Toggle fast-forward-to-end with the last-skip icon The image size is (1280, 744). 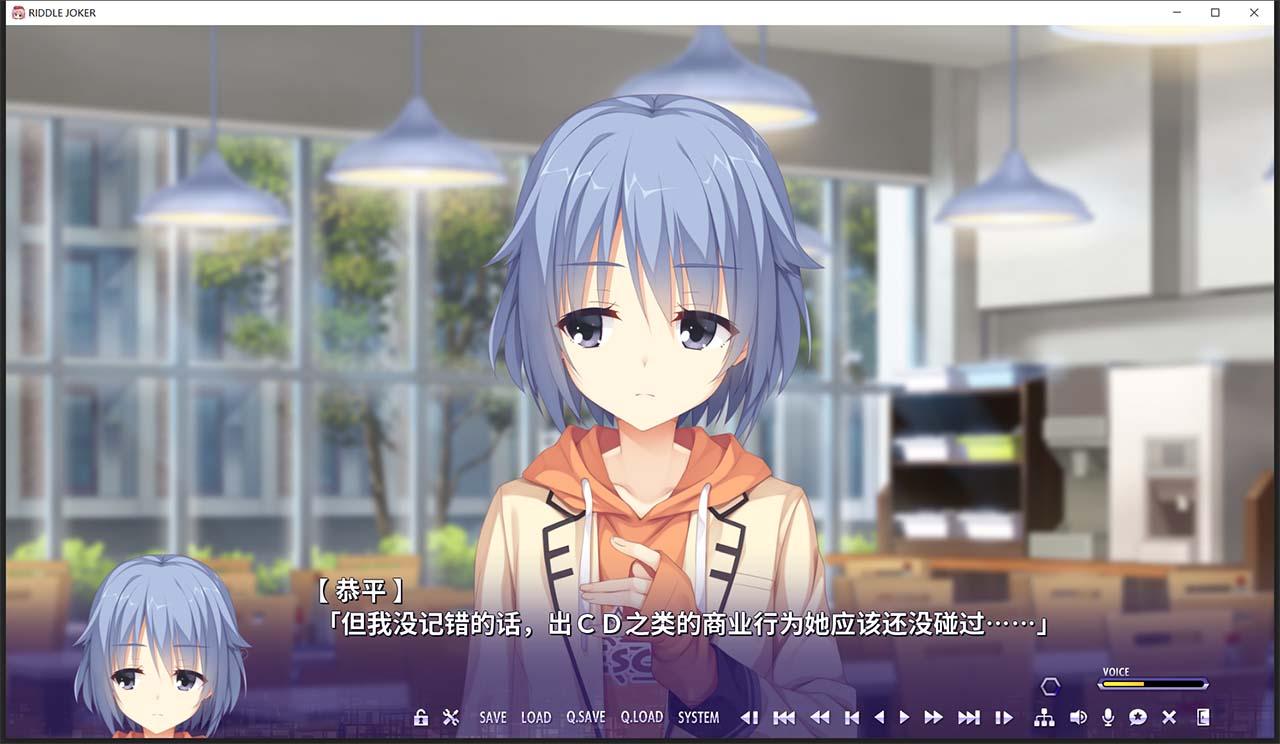(x=968, y=717)
